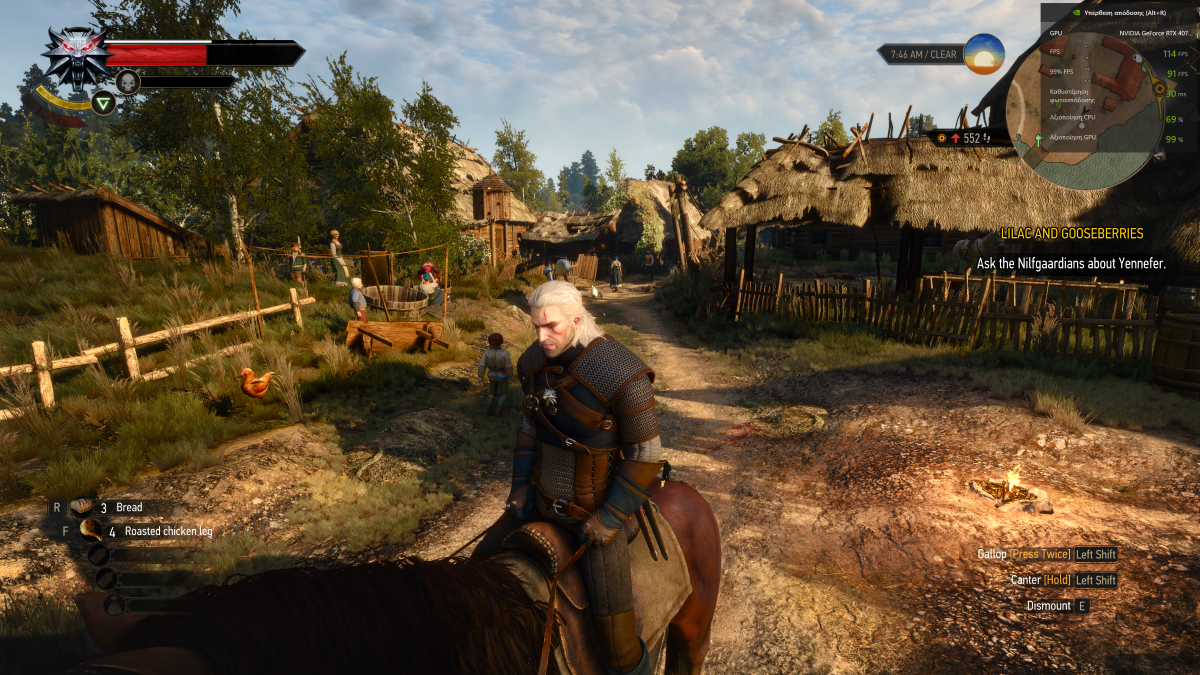The image size is (1200, 675).
Task: Open the circular minimap
Action: pos(1085,110)
